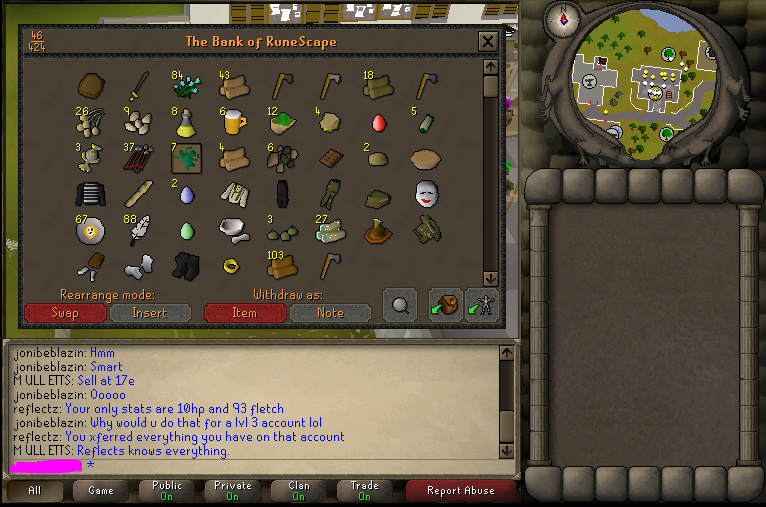Deposit inventory using the backpack button
The height and width of the screenshot is (507, 766).
point(445,306)
